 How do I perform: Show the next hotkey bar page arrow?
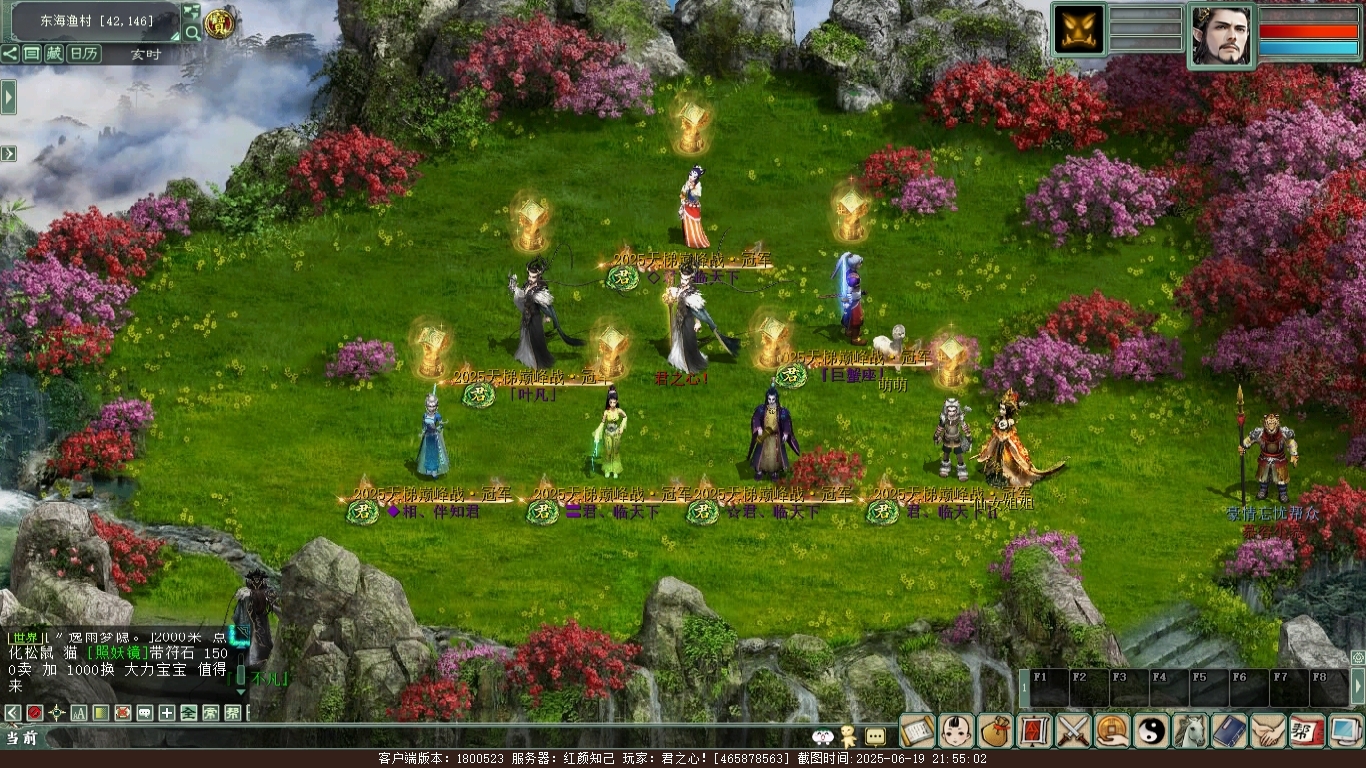1357,687
